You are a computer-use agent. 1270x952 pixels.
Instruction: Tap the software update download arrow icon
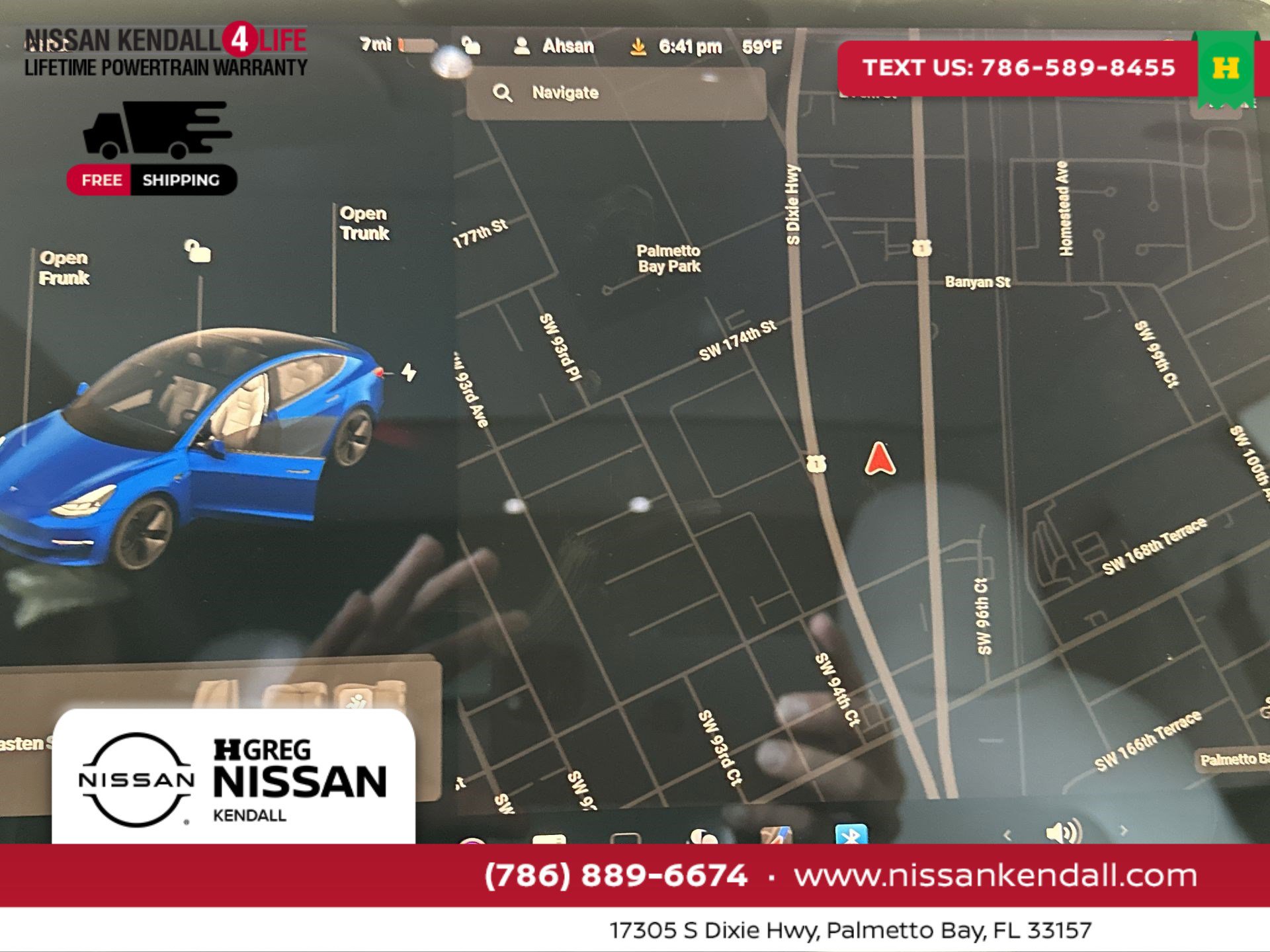point(638,46)
